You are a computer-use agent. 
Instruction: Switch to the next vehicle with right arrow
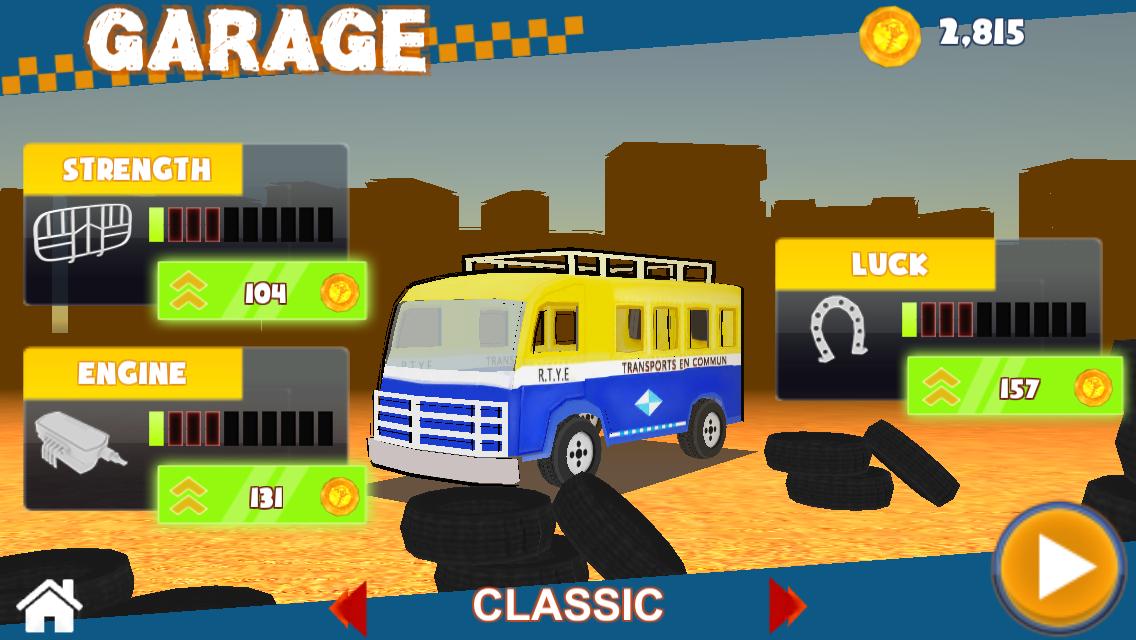click(786, 605)
